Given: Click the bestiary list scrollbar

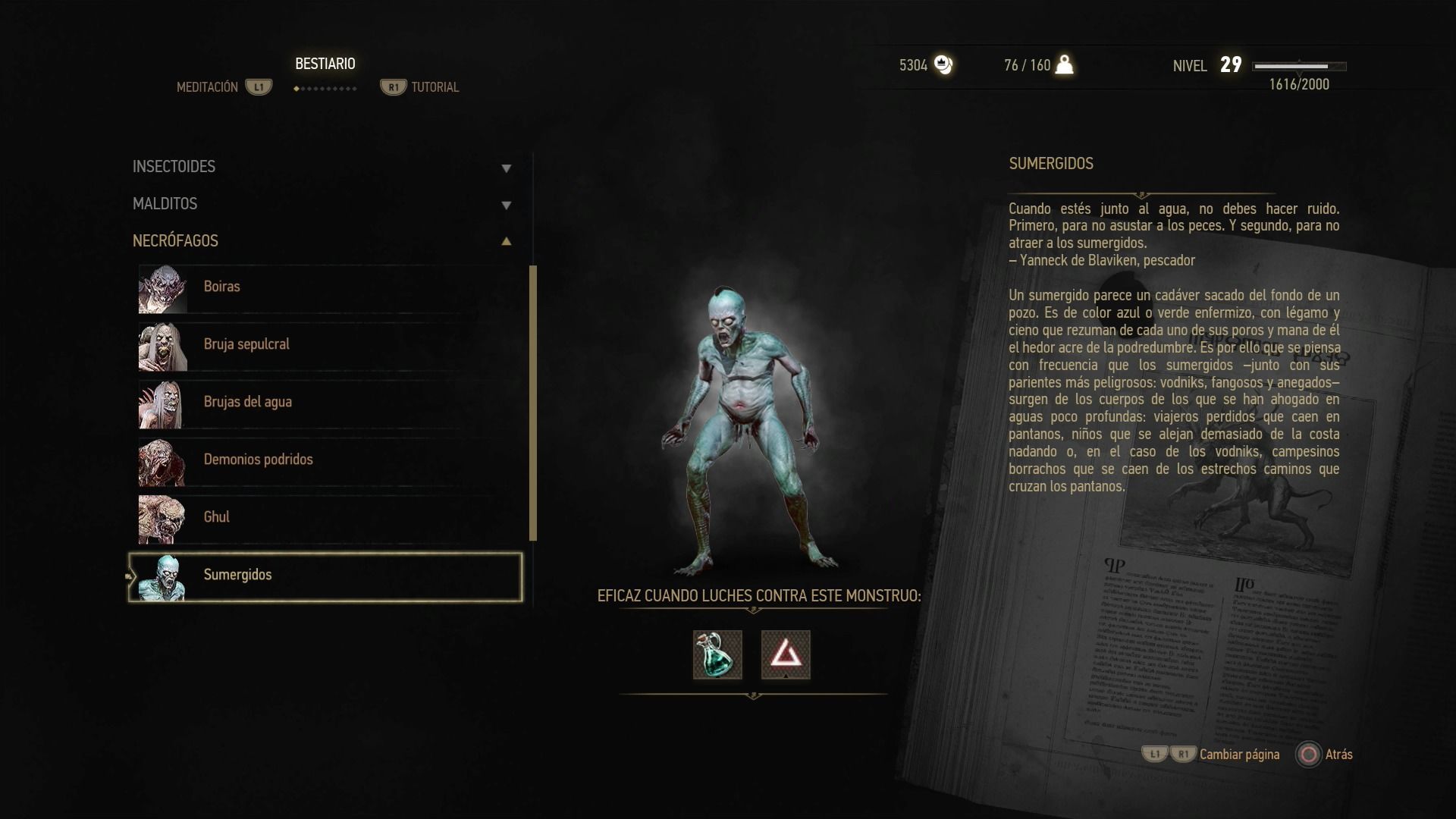Looking at the screenshot, I should click(533, 403).
